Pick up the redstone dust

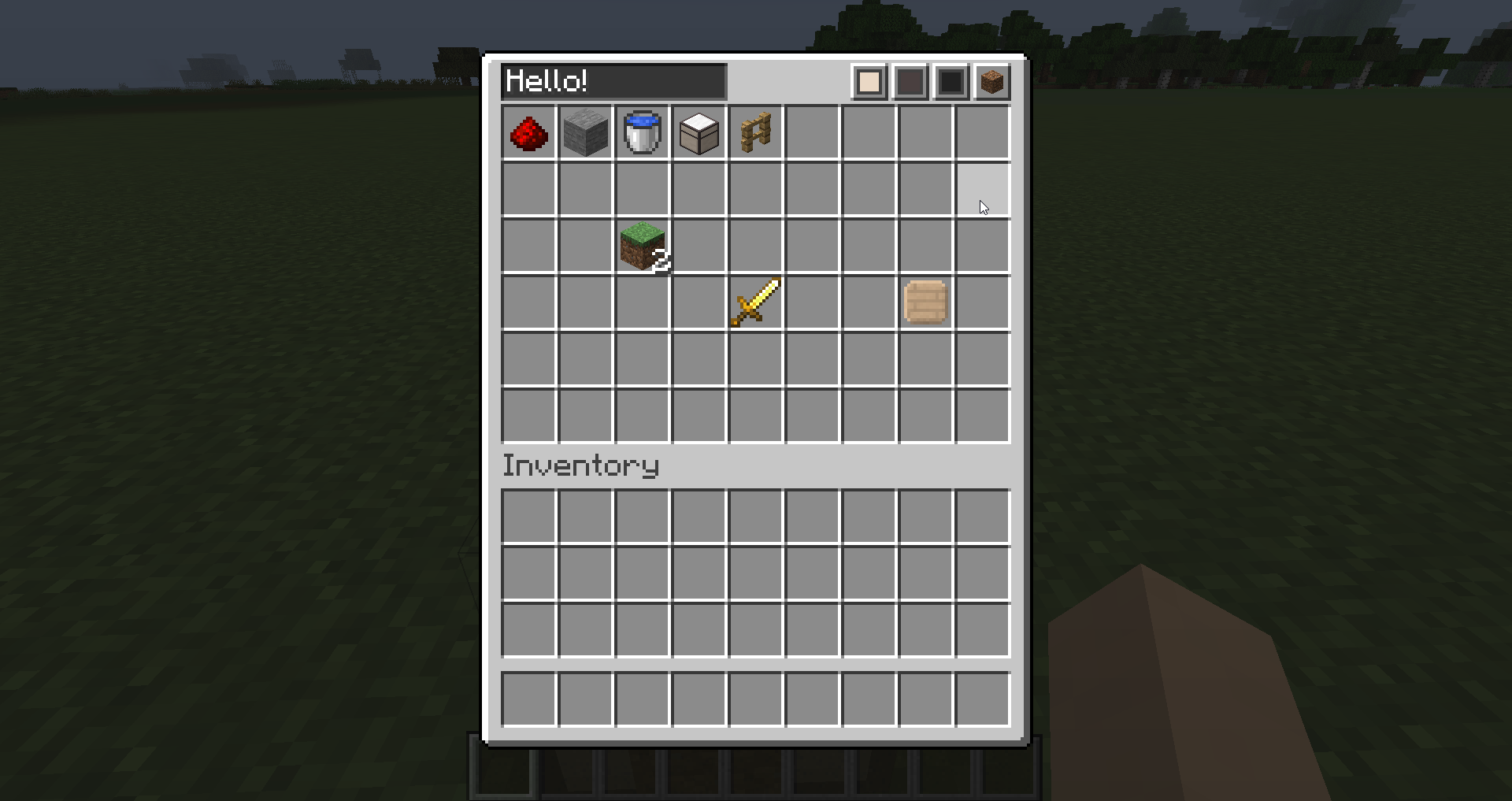(x=529, y=133)
